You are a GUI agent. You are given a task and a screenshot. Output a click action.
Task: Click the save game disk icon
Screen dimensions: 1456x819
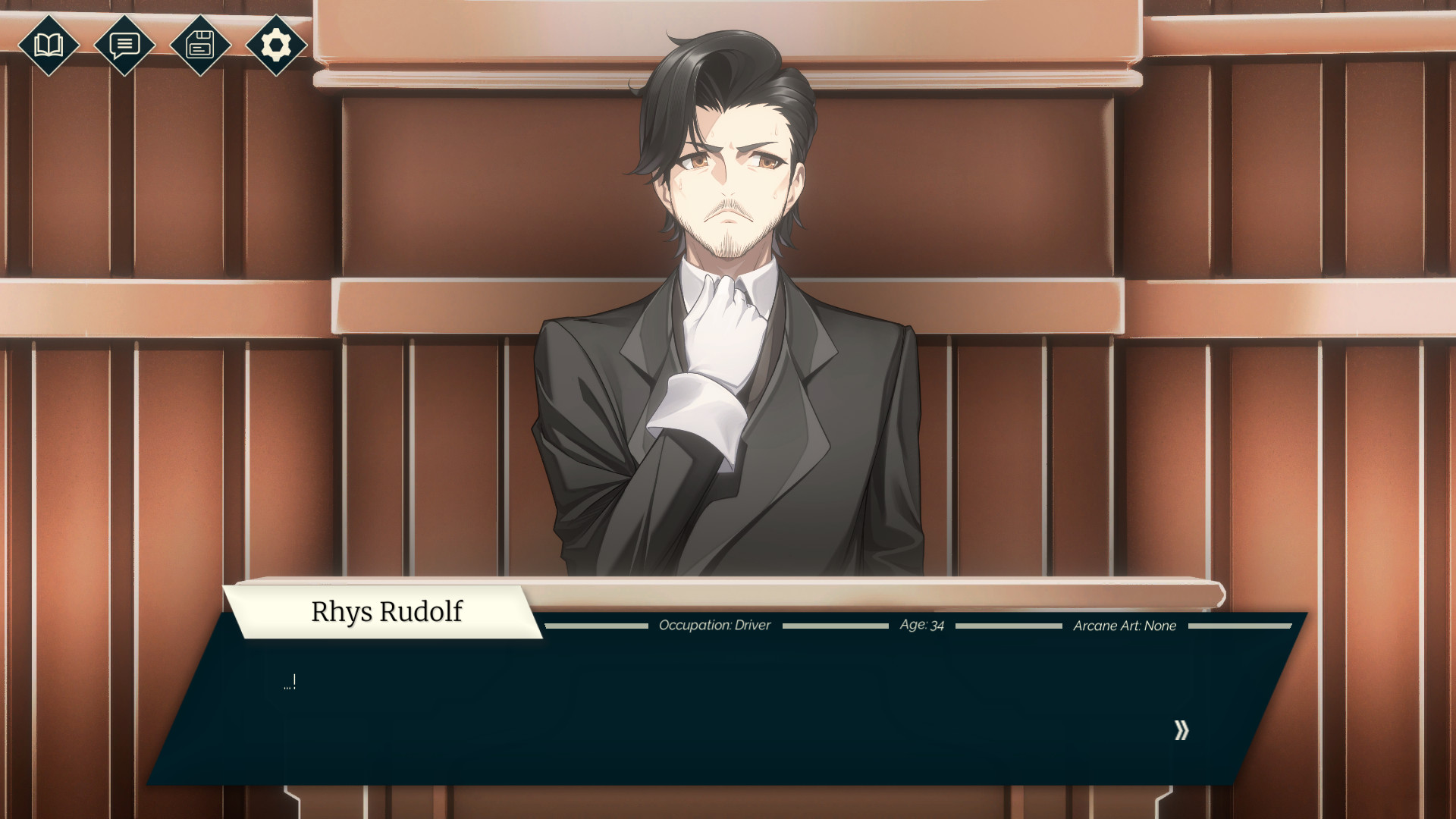pos(200,46)
